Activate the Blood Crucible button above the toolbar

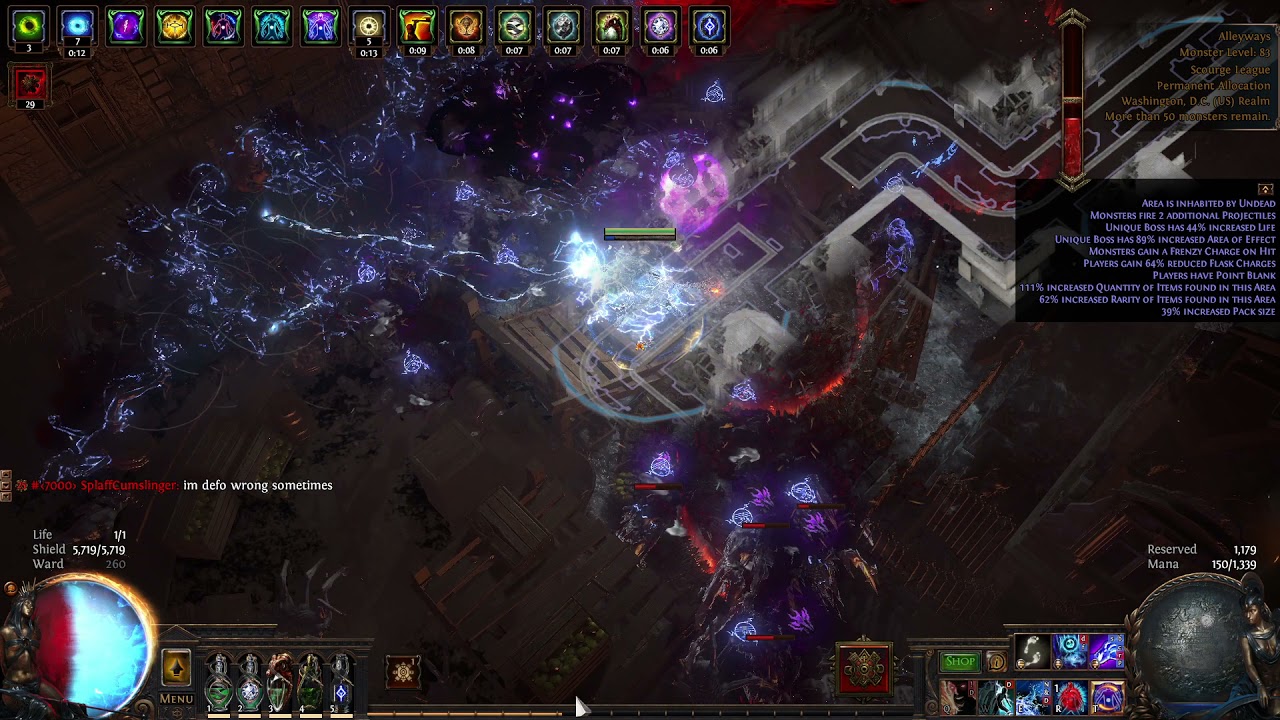[864, 668]
